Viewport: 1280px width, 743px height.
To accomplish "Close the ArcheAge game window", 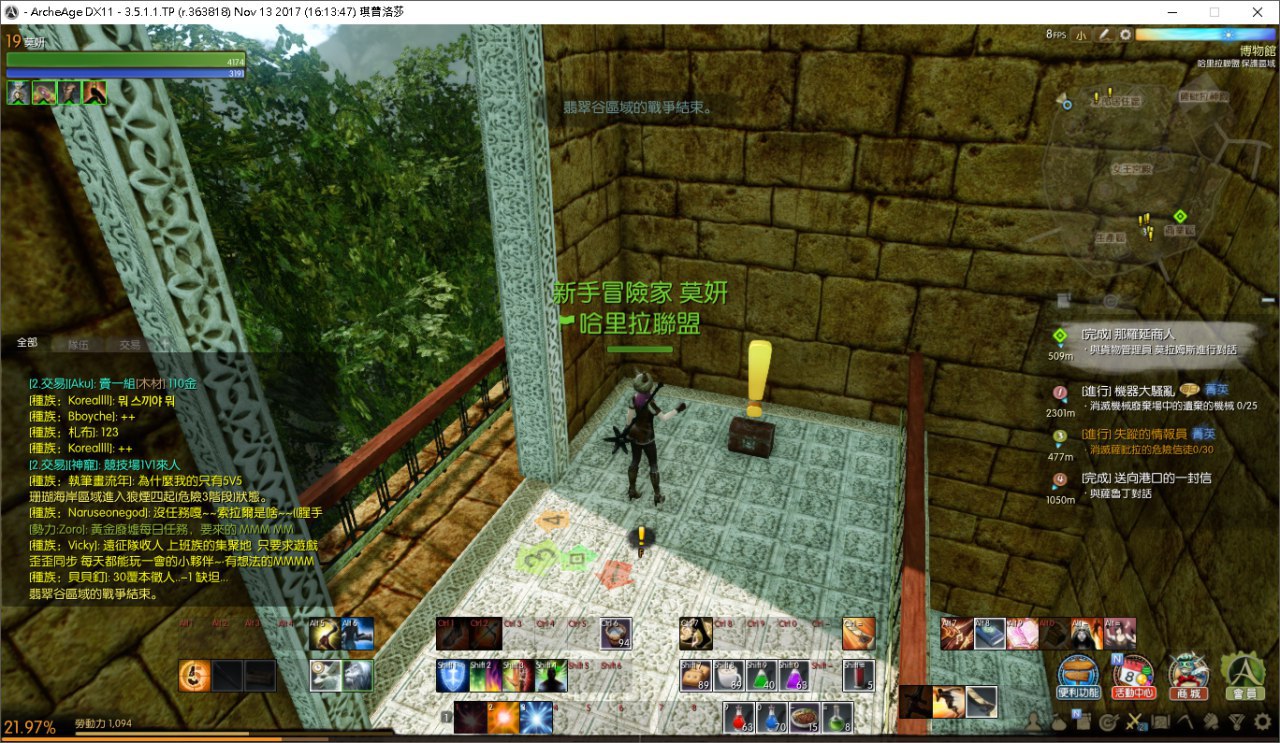I will (x=1256, y=12).
